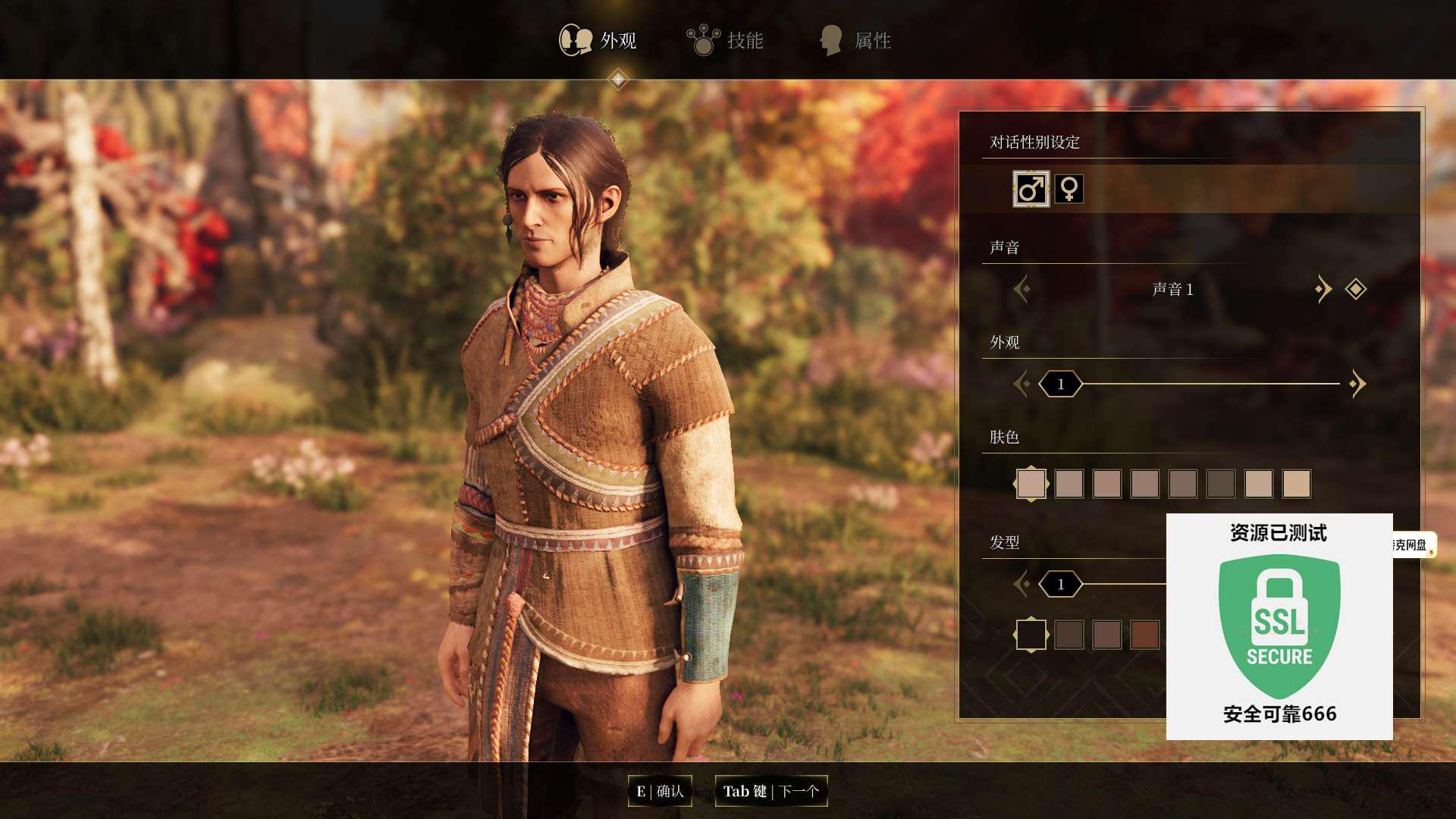Click the 确认 confirm button
1456x819 pixels.
[660, 792]
